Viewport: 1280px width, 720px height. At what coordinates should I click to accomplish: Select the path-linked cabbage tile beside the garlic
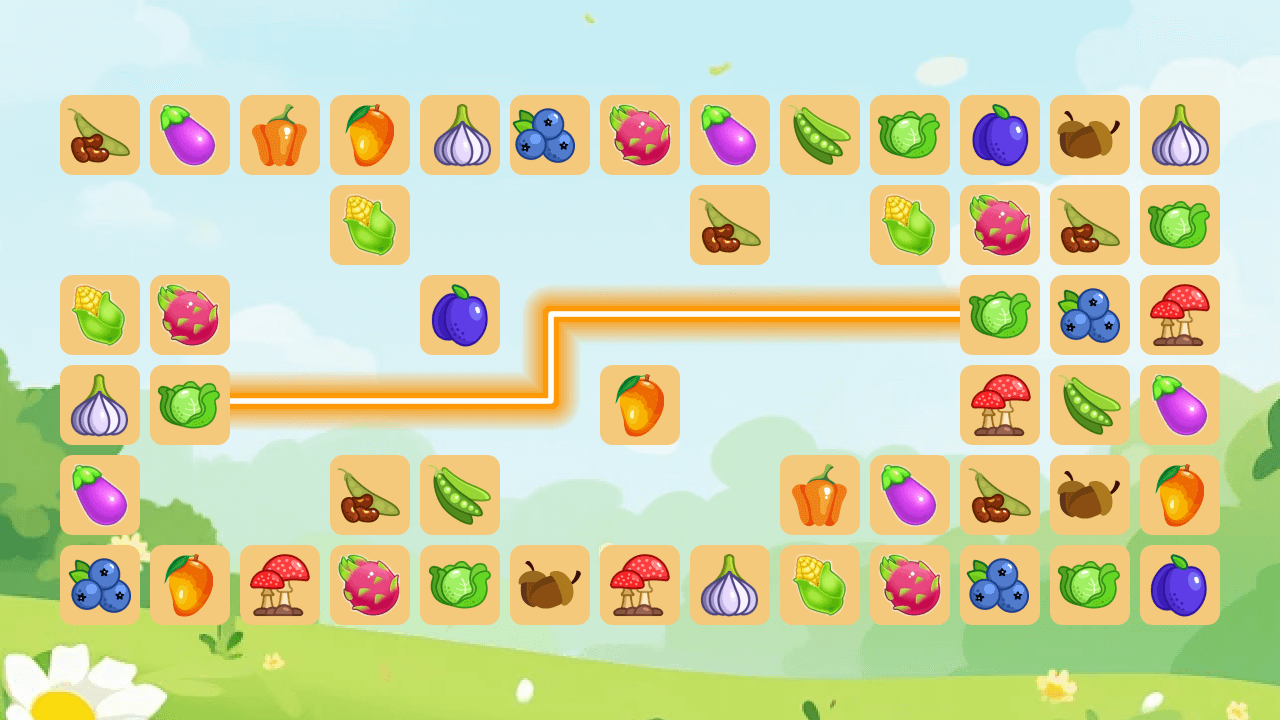click(190, 405)
